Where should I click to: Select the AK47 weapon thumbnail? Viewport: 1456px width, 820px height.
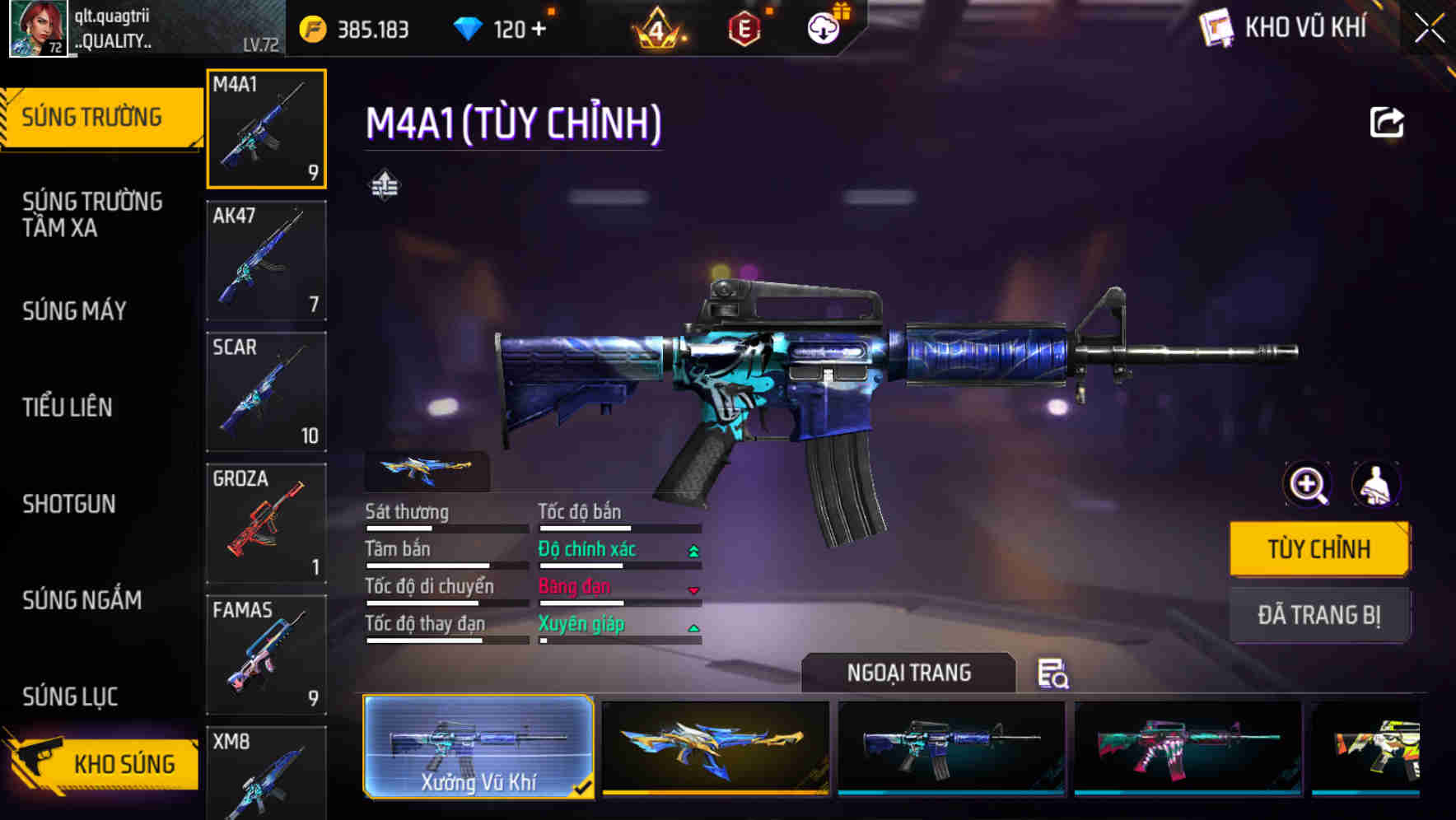[265, 259]
